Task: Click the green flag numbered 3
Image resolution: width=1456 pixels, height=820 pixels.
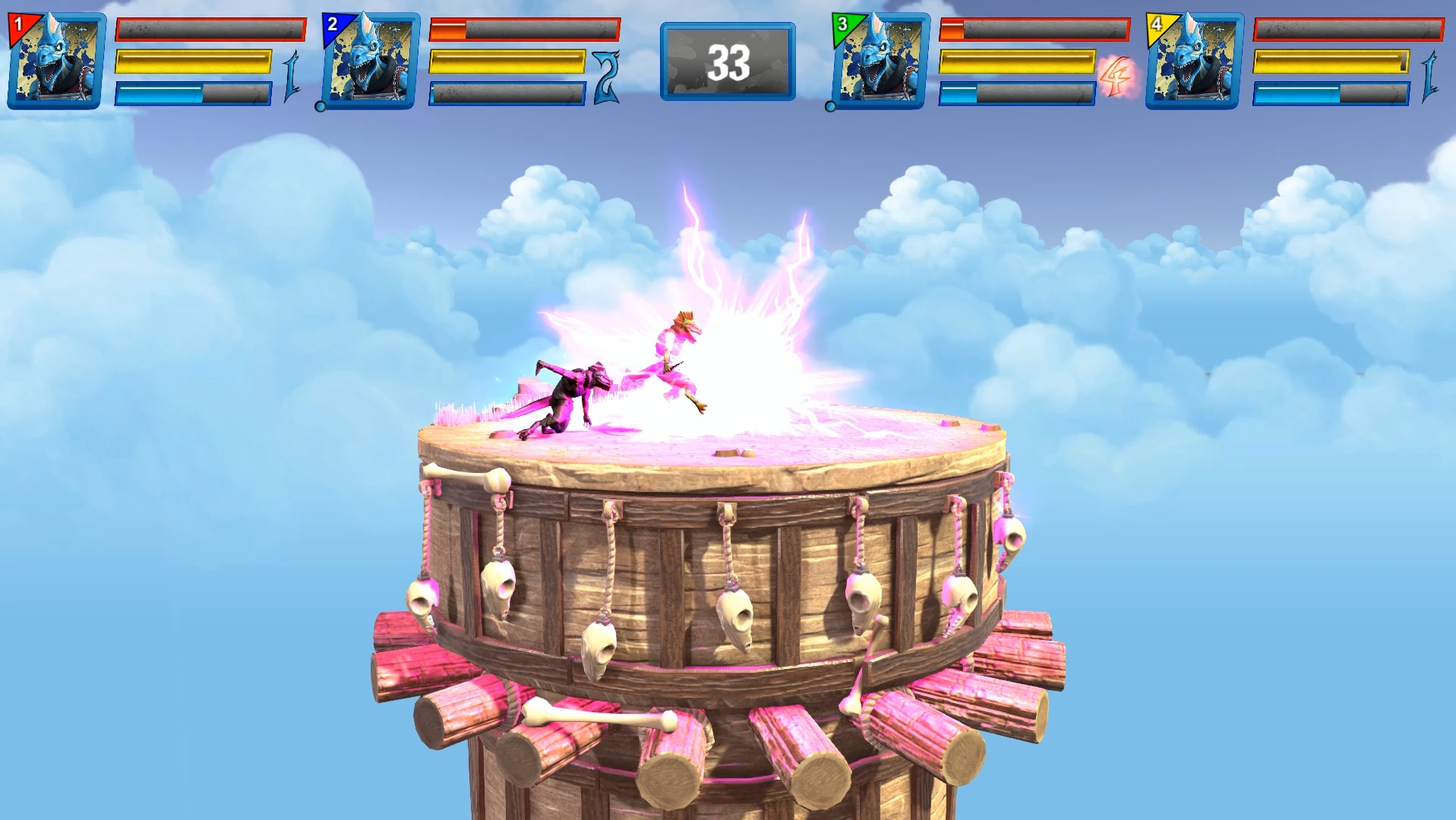Action: [843, 23]
